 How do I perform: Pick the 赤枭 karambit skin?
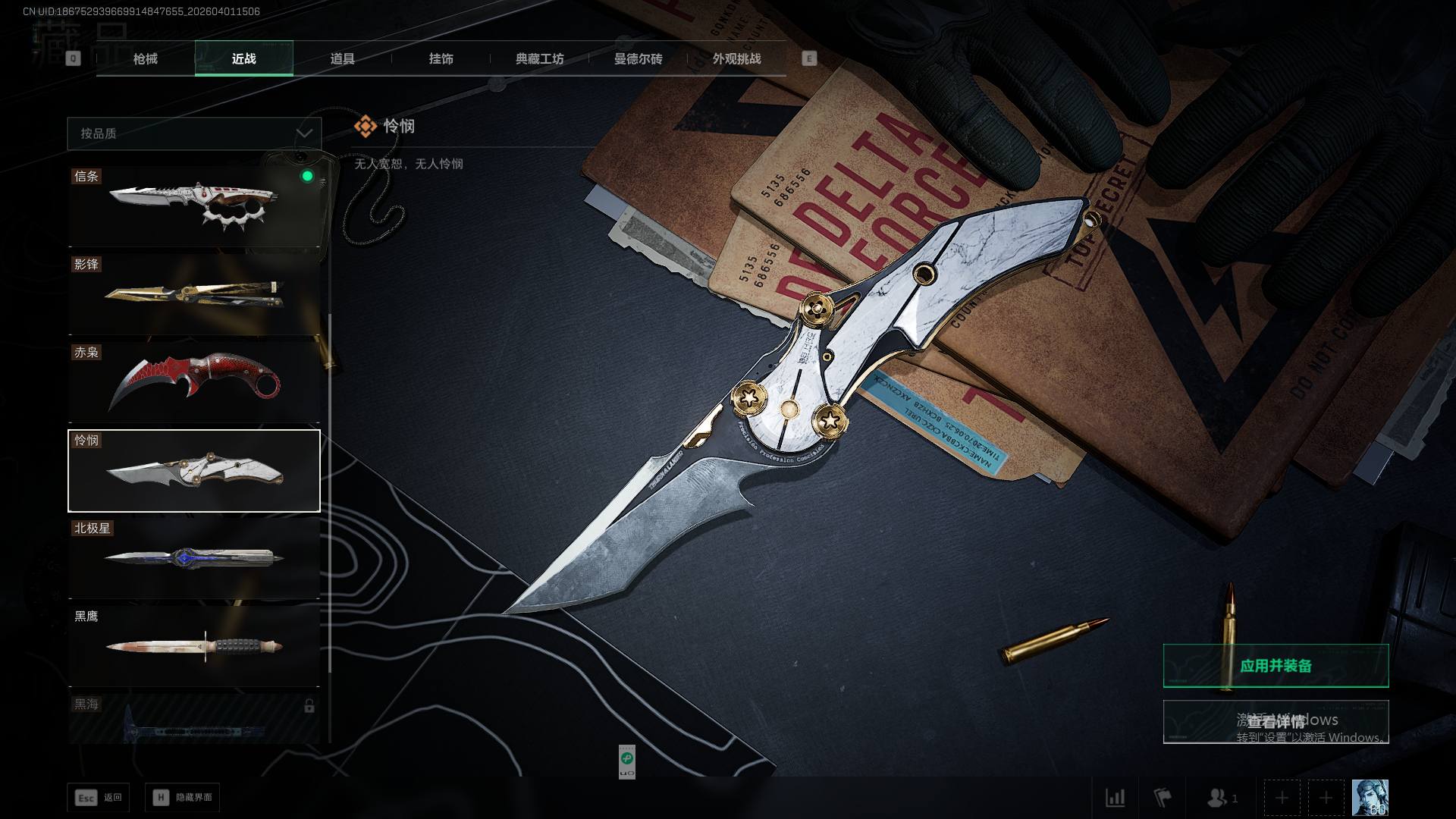click(194, 382)
